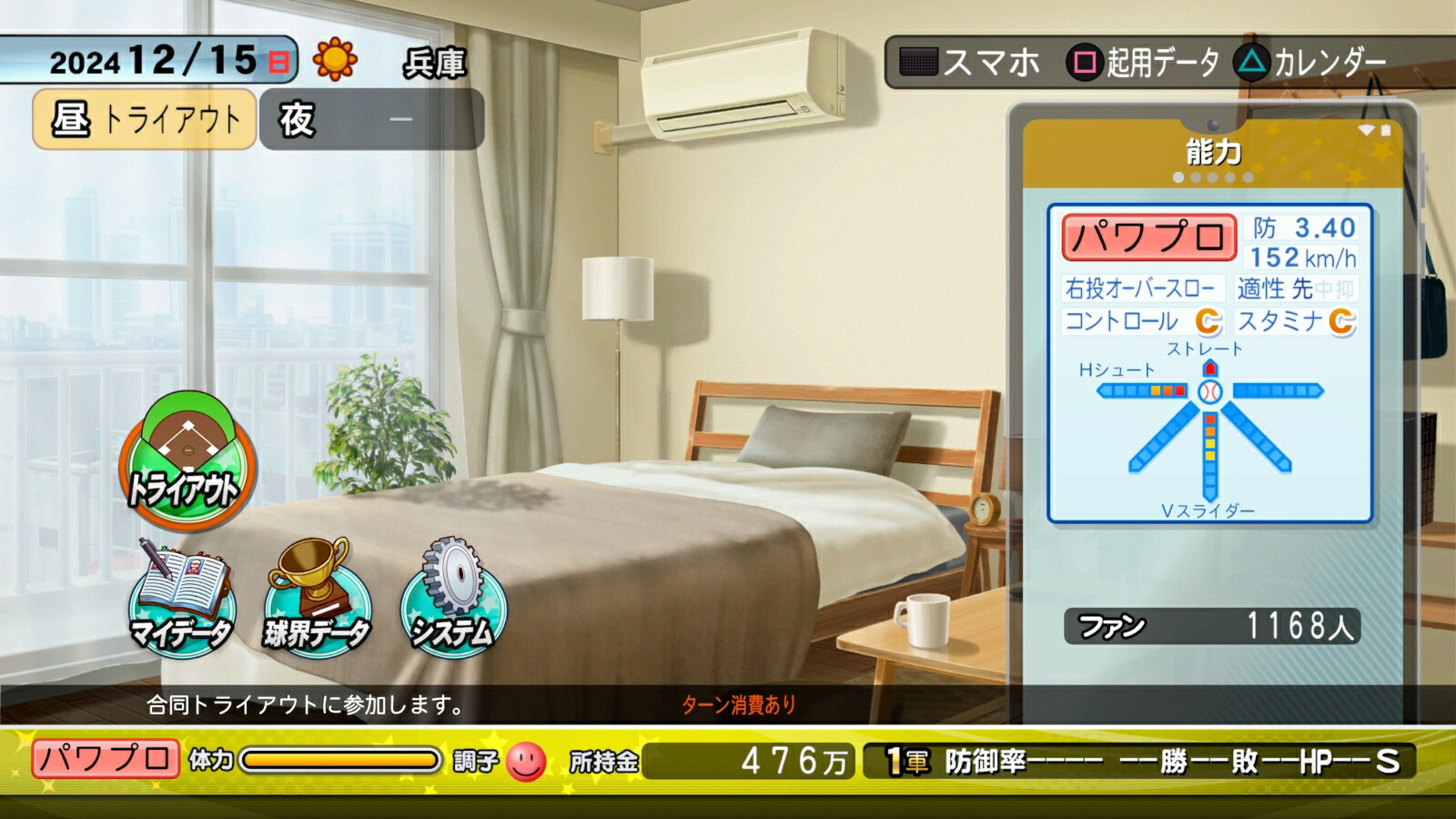Screen dimensions: 1456x819
Task: Click the 能力 phone panel header
Action: coord(1213,153)
